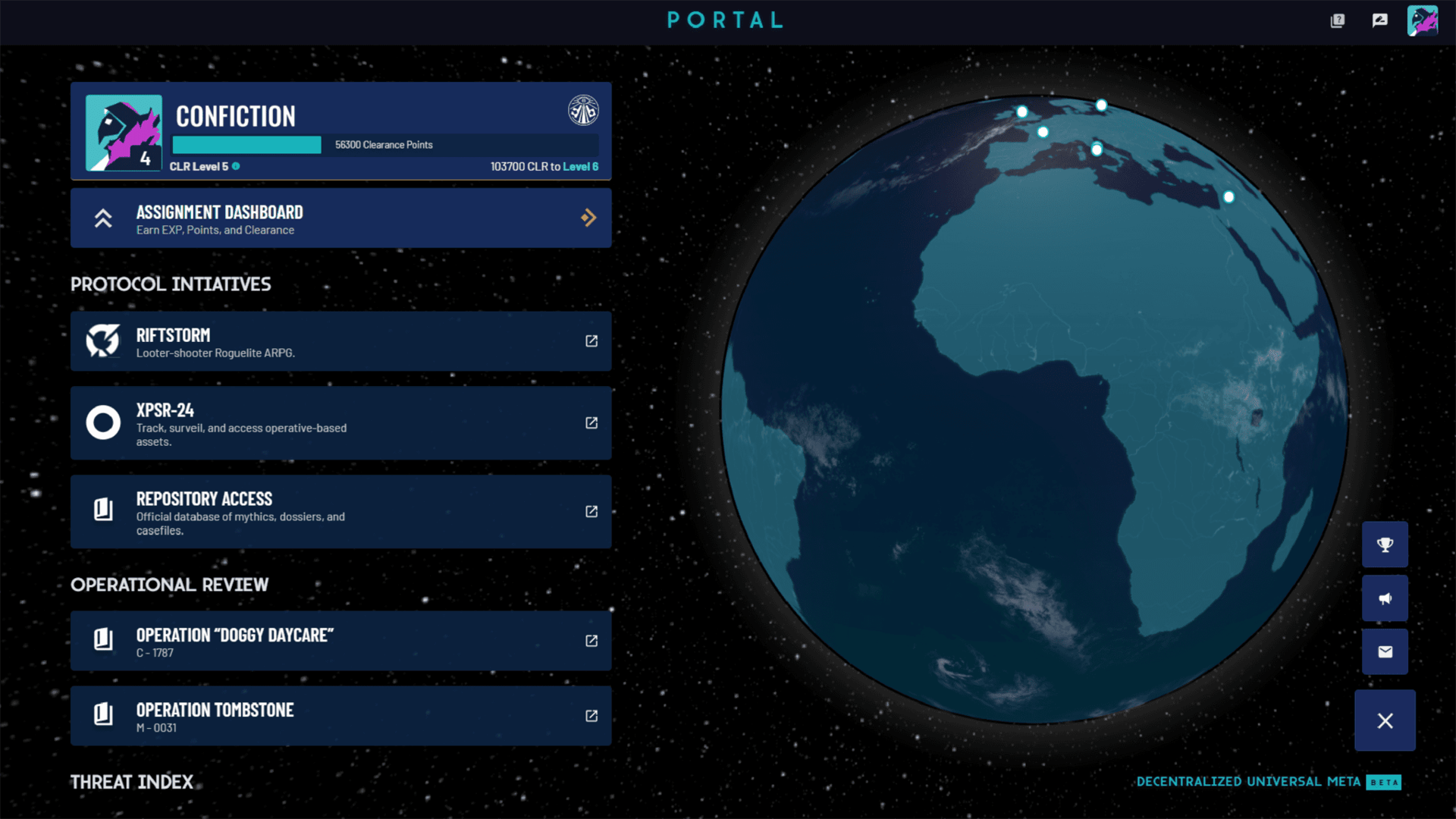Select the circular XPSR-24 logo icon
The image size is (1456, 819).
tap(102, 422)
